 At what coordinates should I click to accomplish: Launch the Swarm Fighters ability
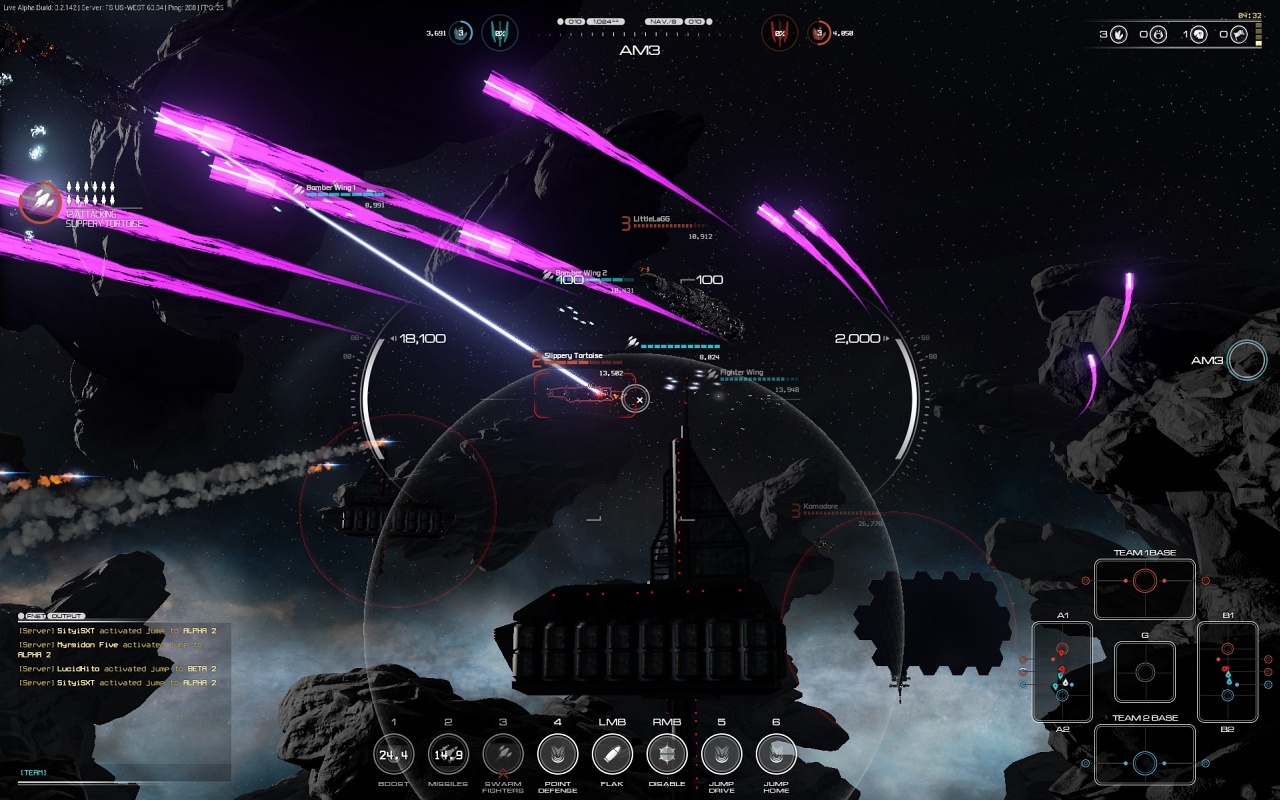(x=503, y=754)
